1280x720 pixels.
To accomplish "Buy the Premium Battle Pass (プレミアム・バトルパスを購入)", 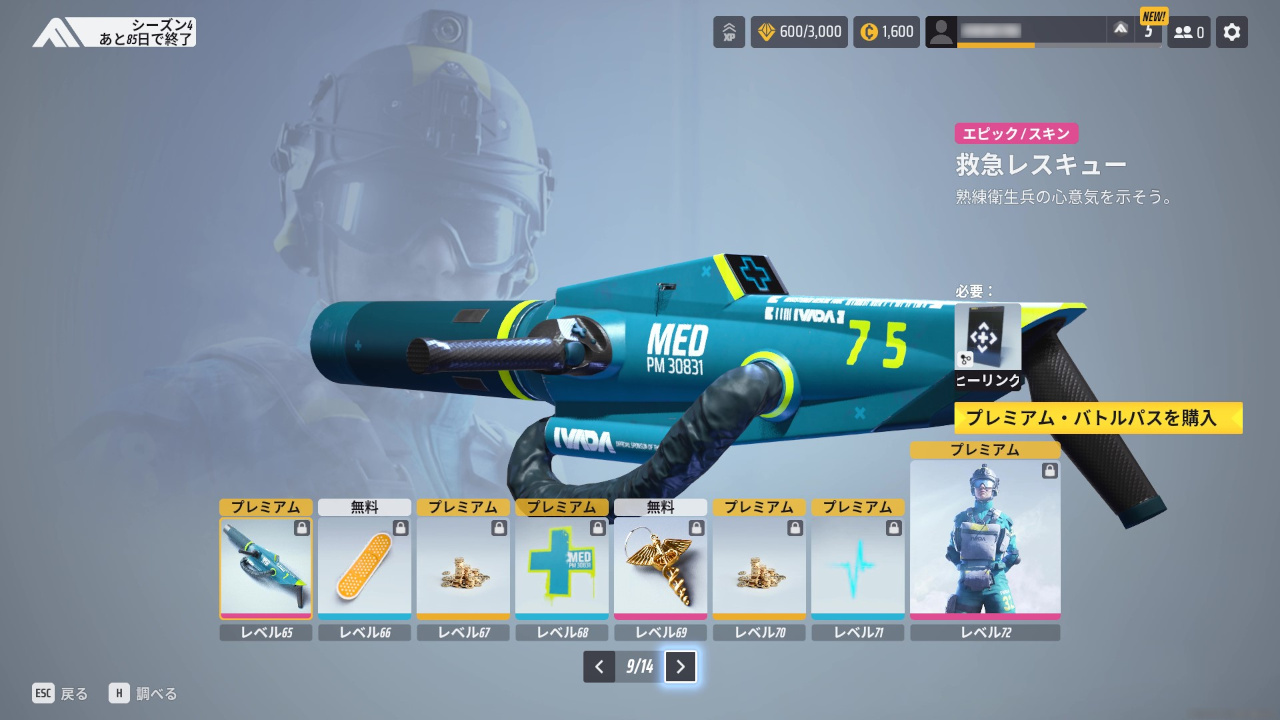I will (1098, 418).
